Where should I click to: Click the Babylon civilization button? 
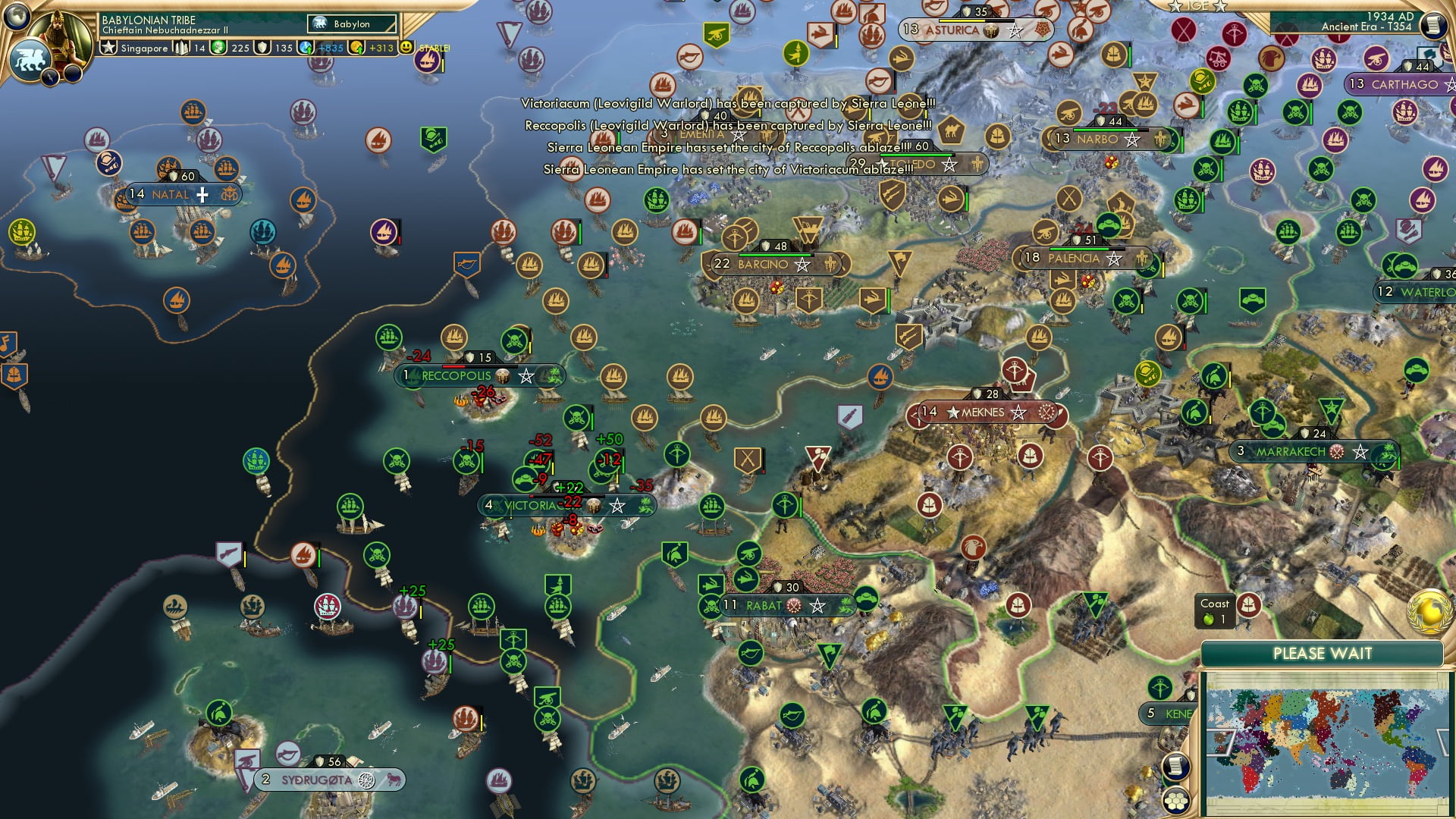pos(352,24)
